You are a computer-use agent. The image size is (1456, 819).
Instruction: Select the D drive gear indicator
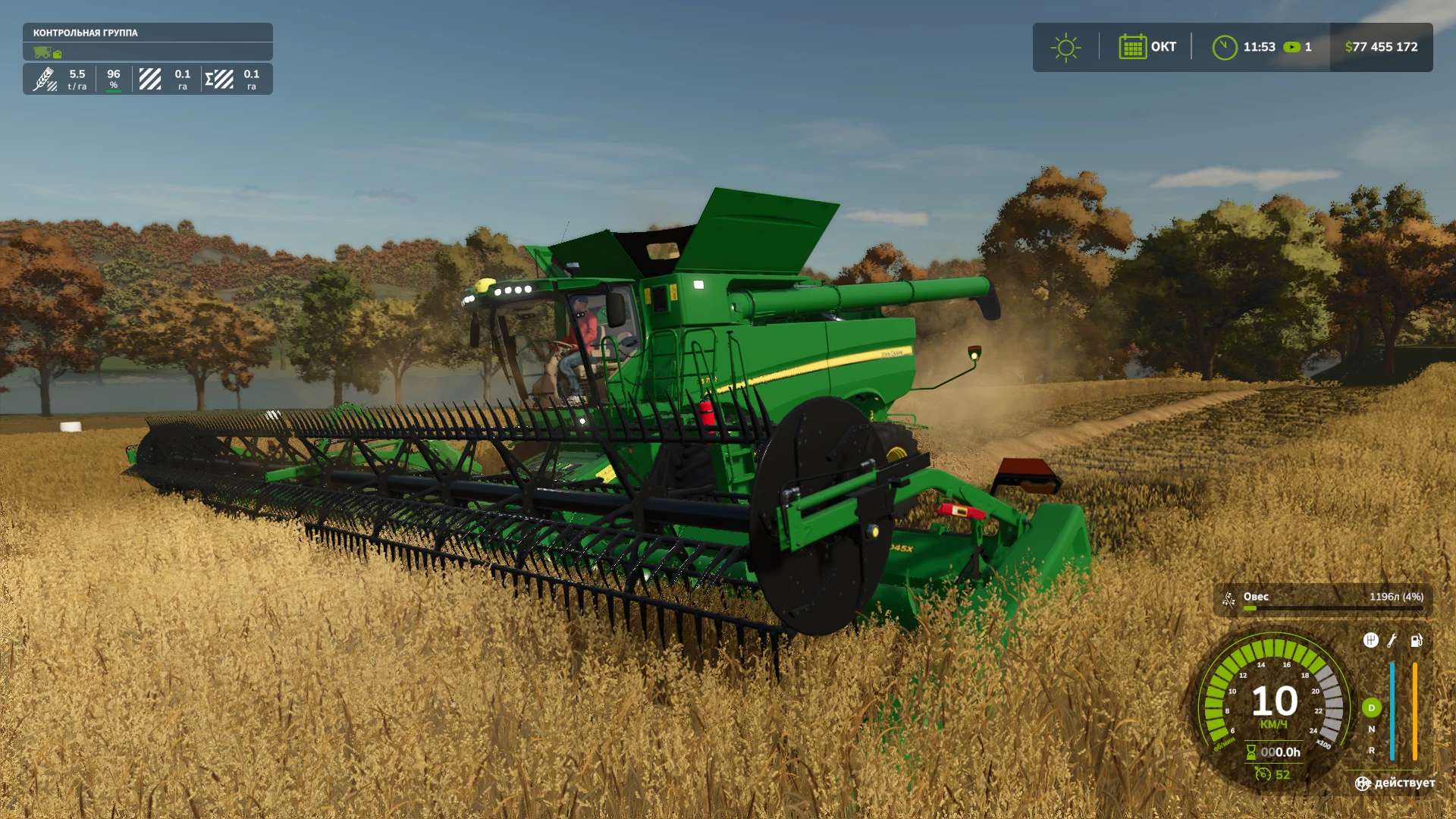[x=1371, y=708]
